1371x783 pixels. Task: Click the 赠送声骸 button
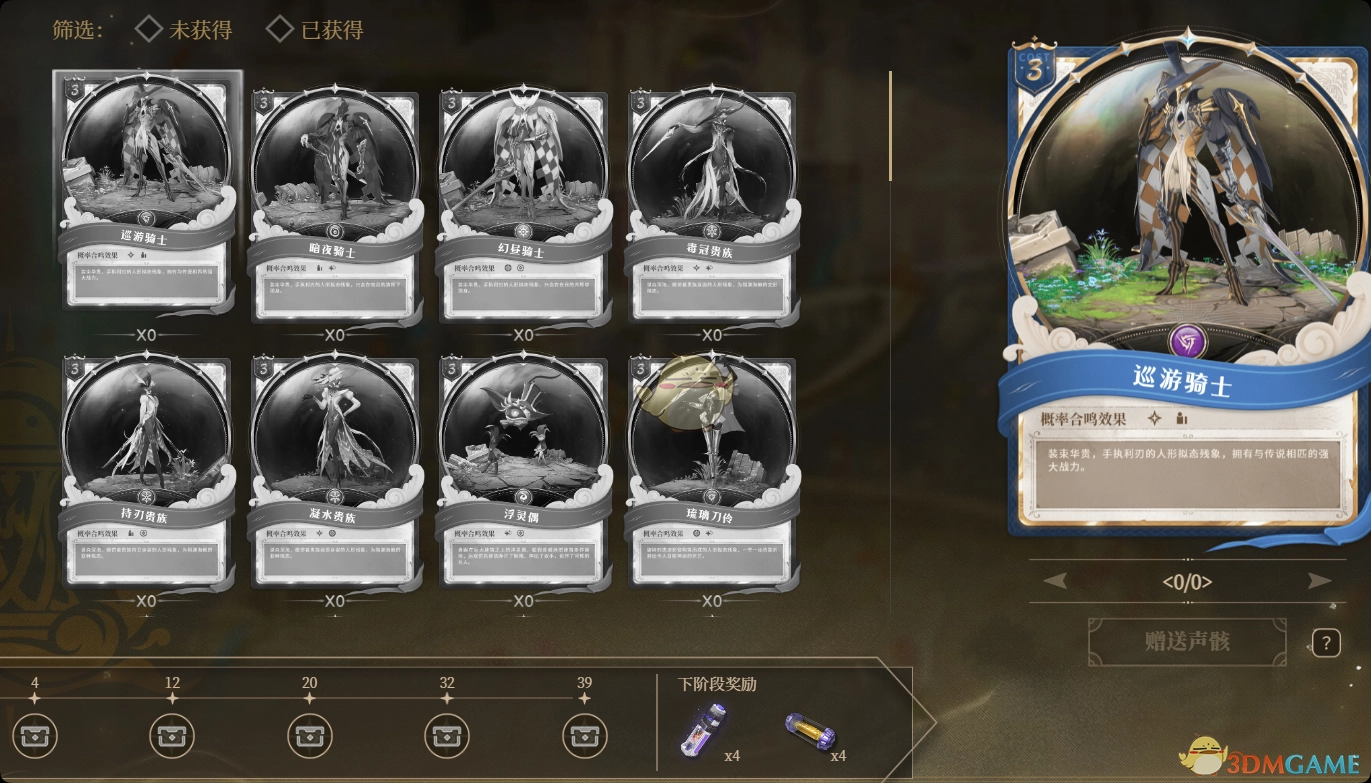pos(1187,641)
